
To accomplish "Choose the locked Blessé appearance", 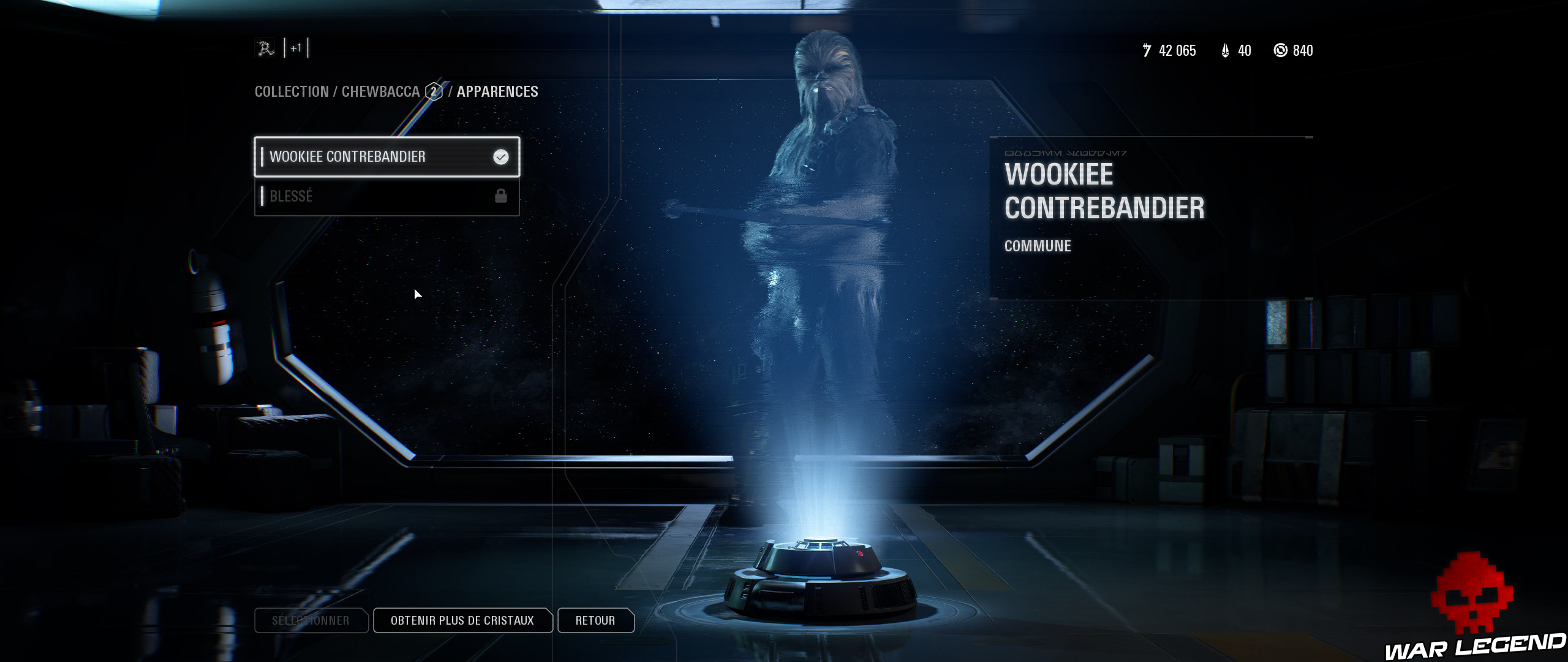I will click(386, 196).
